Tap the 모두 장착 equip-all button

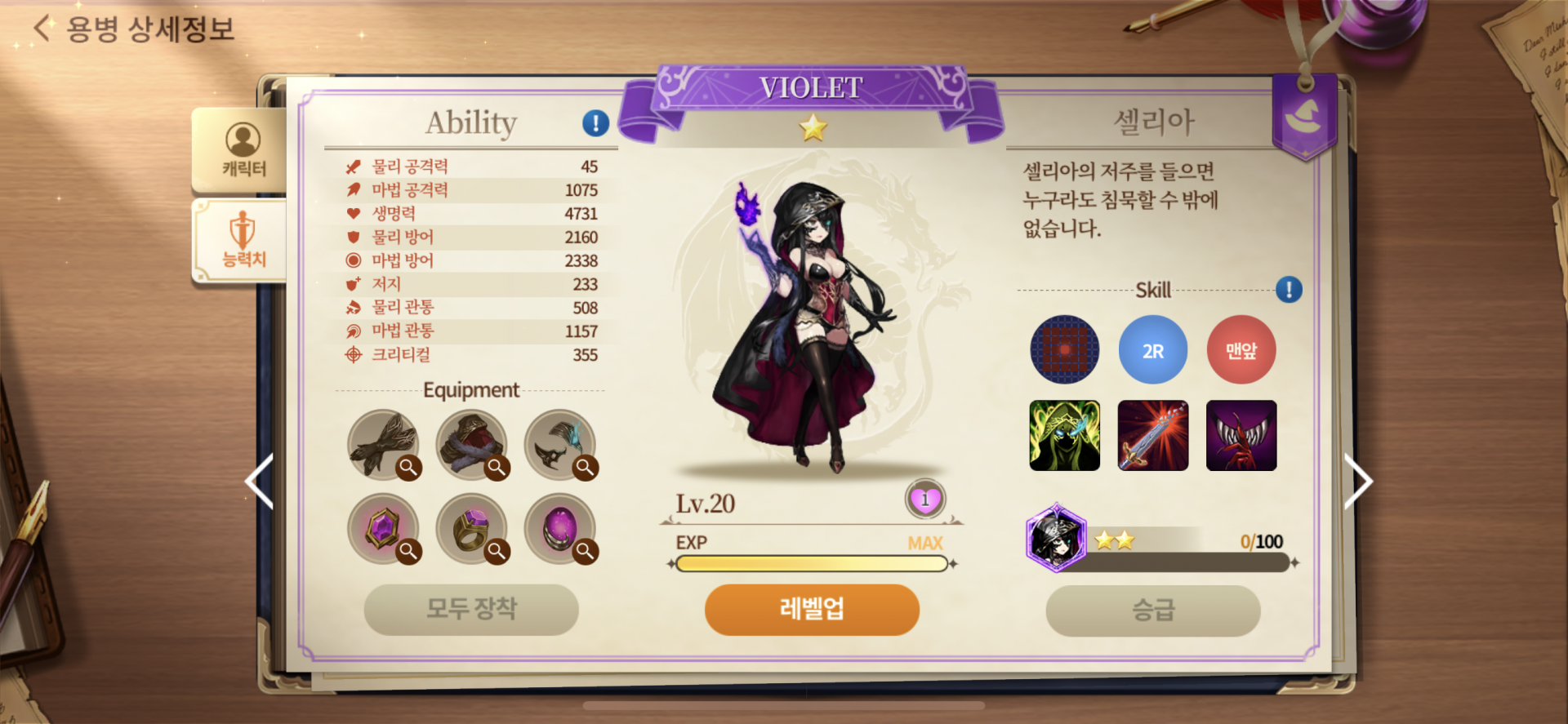click(471, 609)
